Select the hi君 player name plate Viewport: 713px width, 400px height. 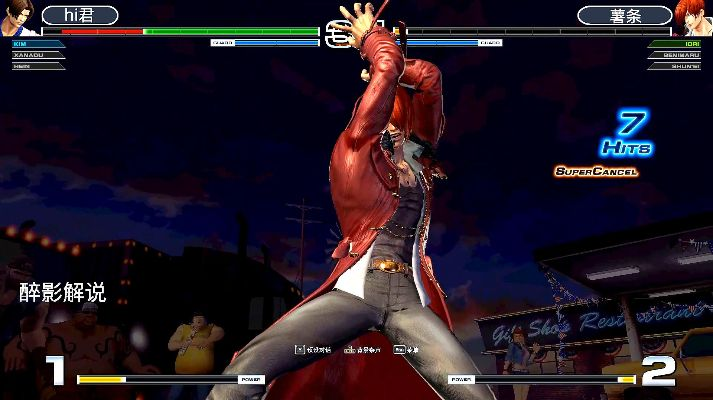point(79,15)
